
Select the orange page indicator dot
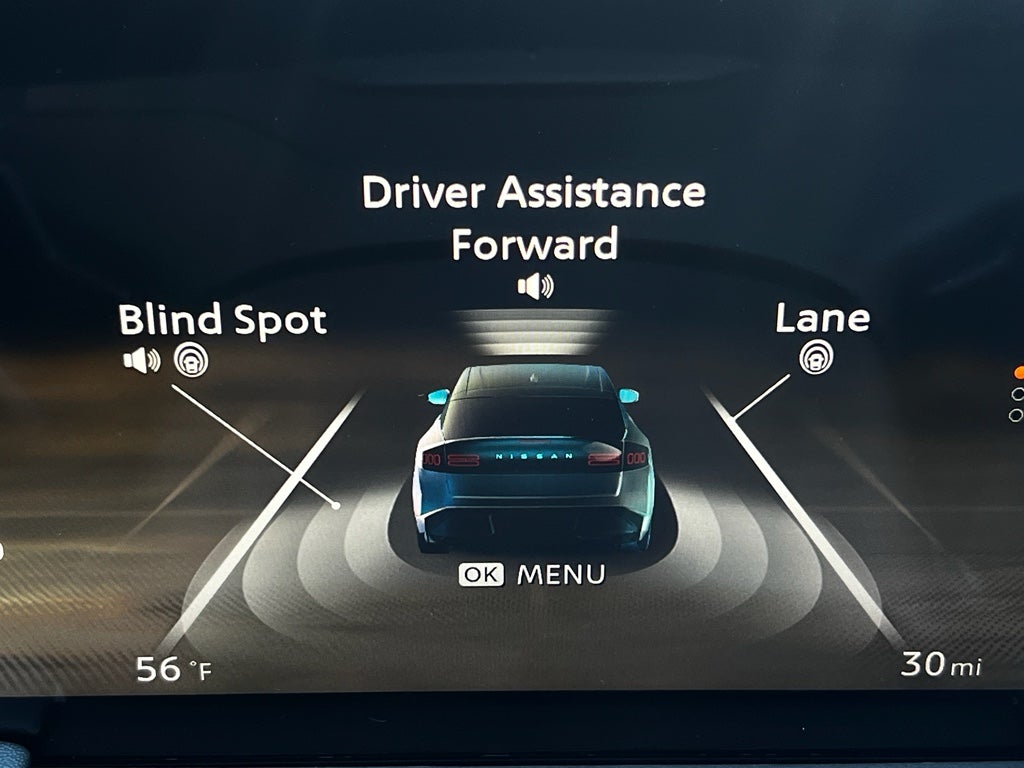pos(1019,372)
